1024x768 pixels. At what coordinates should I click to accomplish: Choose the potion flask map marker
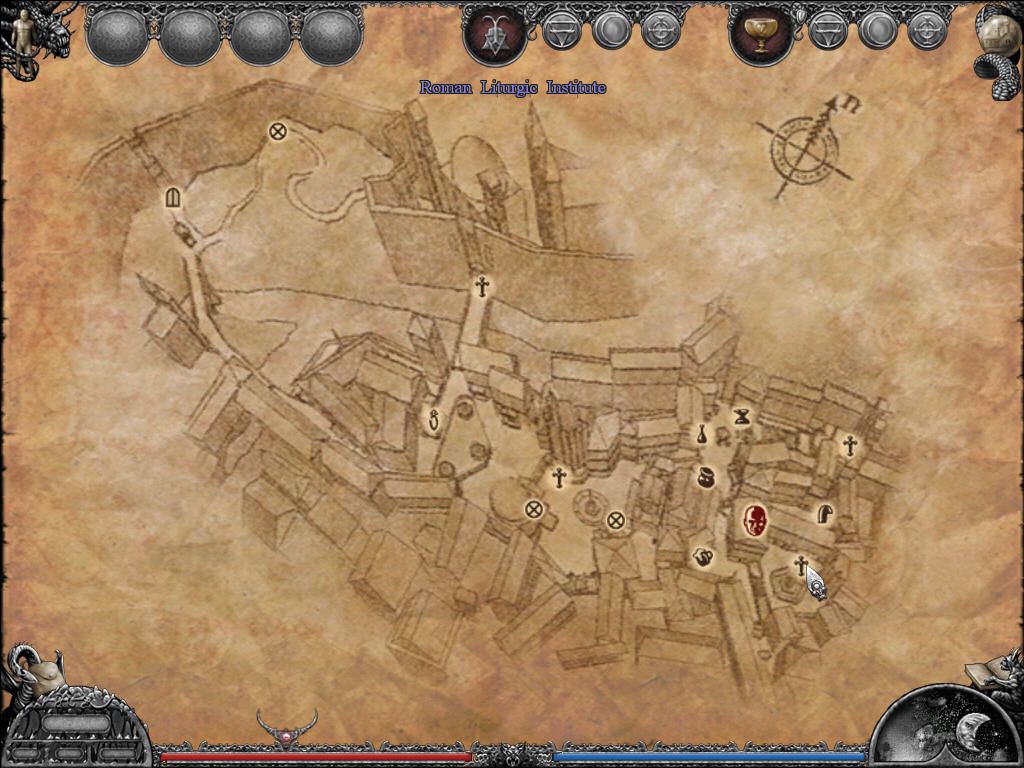coord(703,434)
